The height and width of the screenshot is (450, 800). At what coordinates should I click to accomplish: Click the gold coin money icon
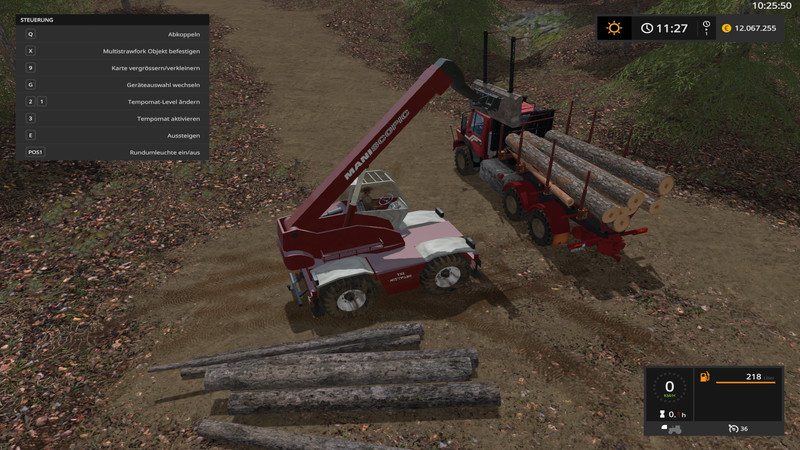point(726,28)
